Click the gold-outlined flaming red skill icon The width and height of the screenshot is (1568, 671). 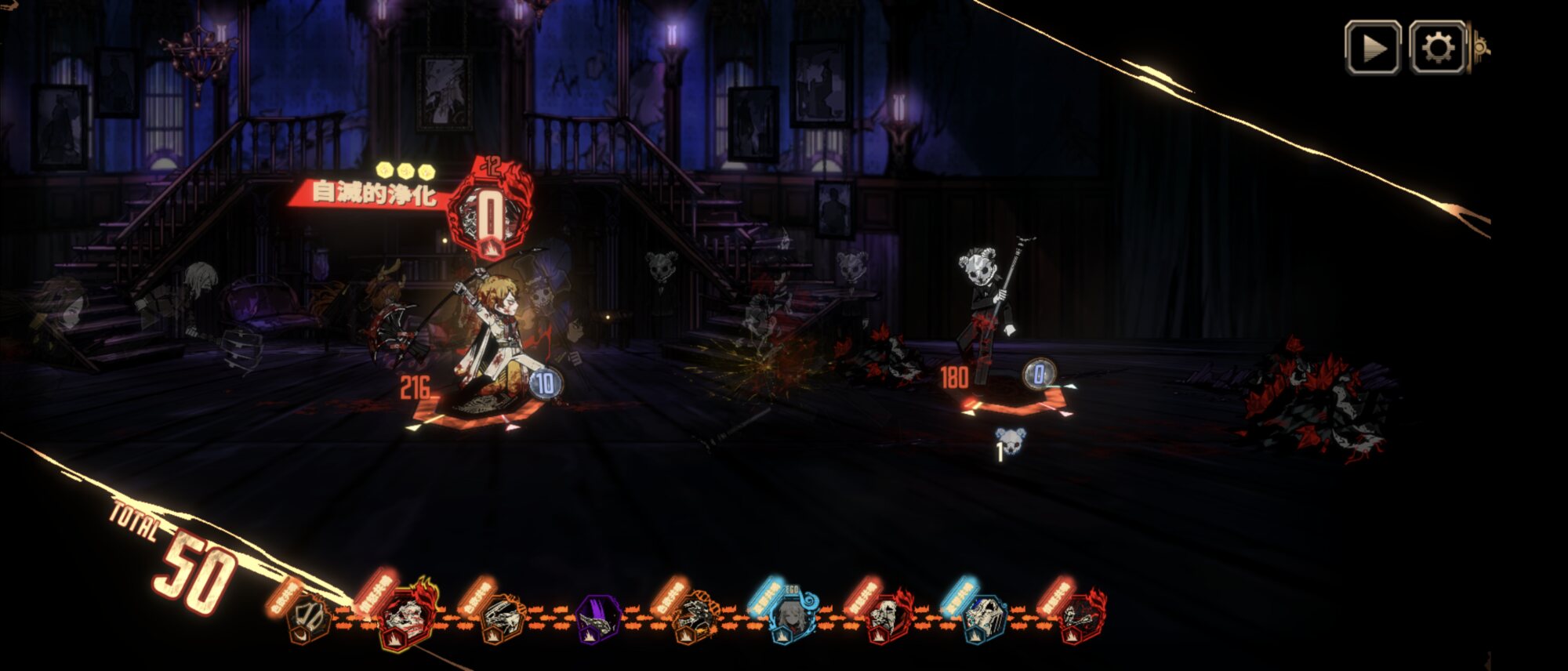tap(408, 616)
